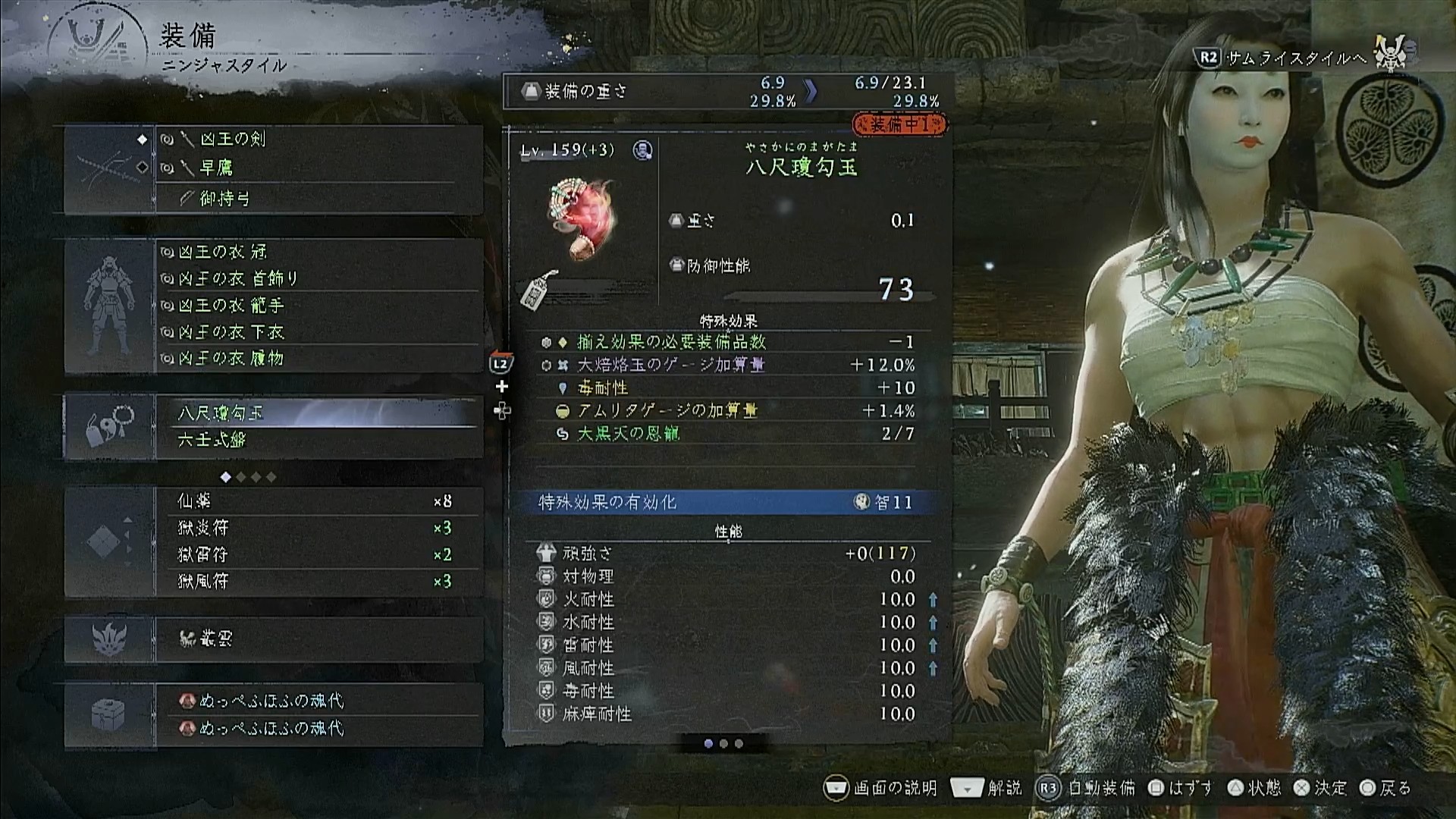Choose the 六壬式盤 accessory slot

(318, 440)
